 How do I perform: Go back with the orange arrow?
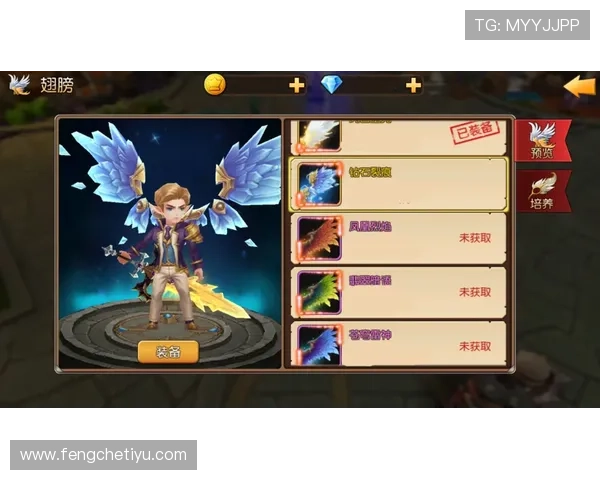coord(579,86)
